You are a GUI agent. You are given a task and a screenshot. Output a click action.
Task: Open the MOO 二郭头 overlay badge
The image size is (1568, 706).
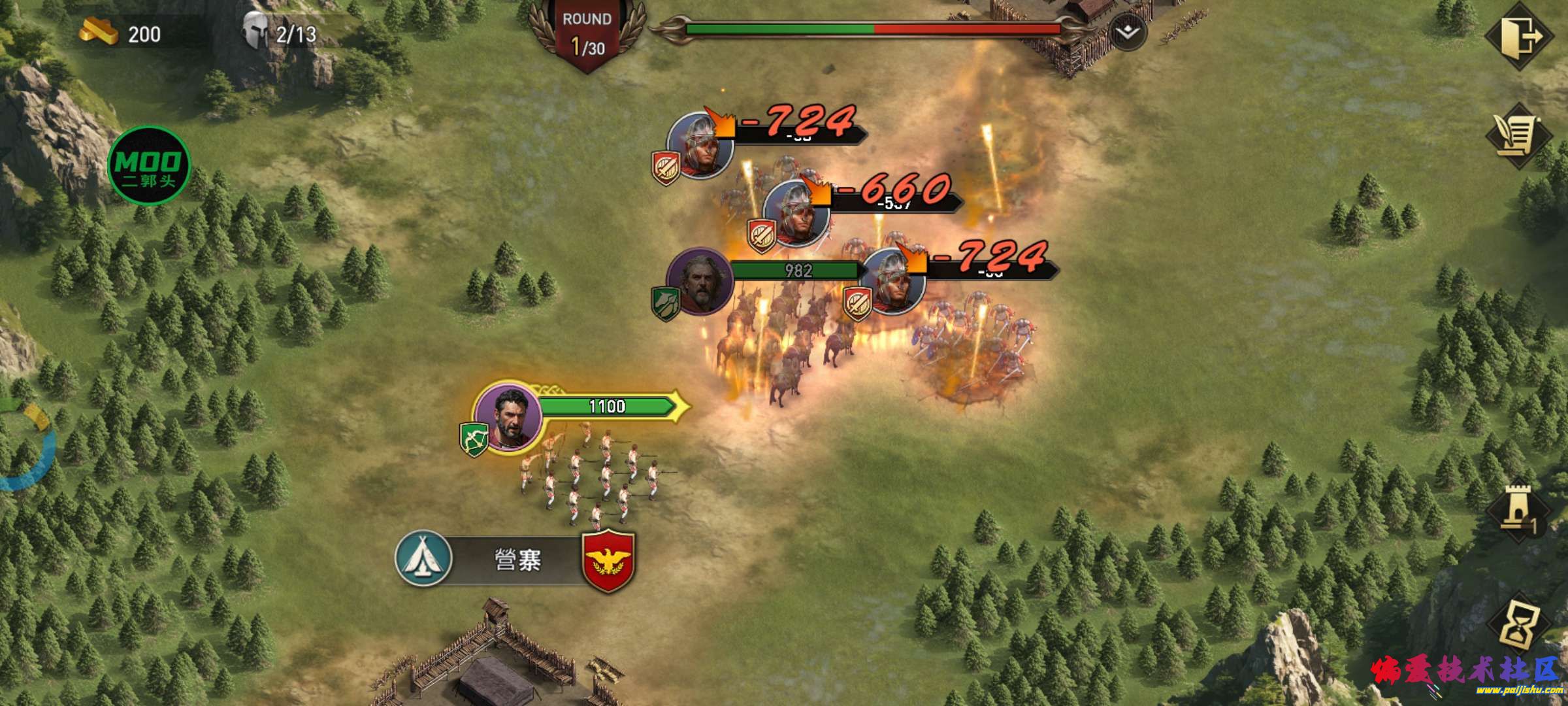[149, 166]
